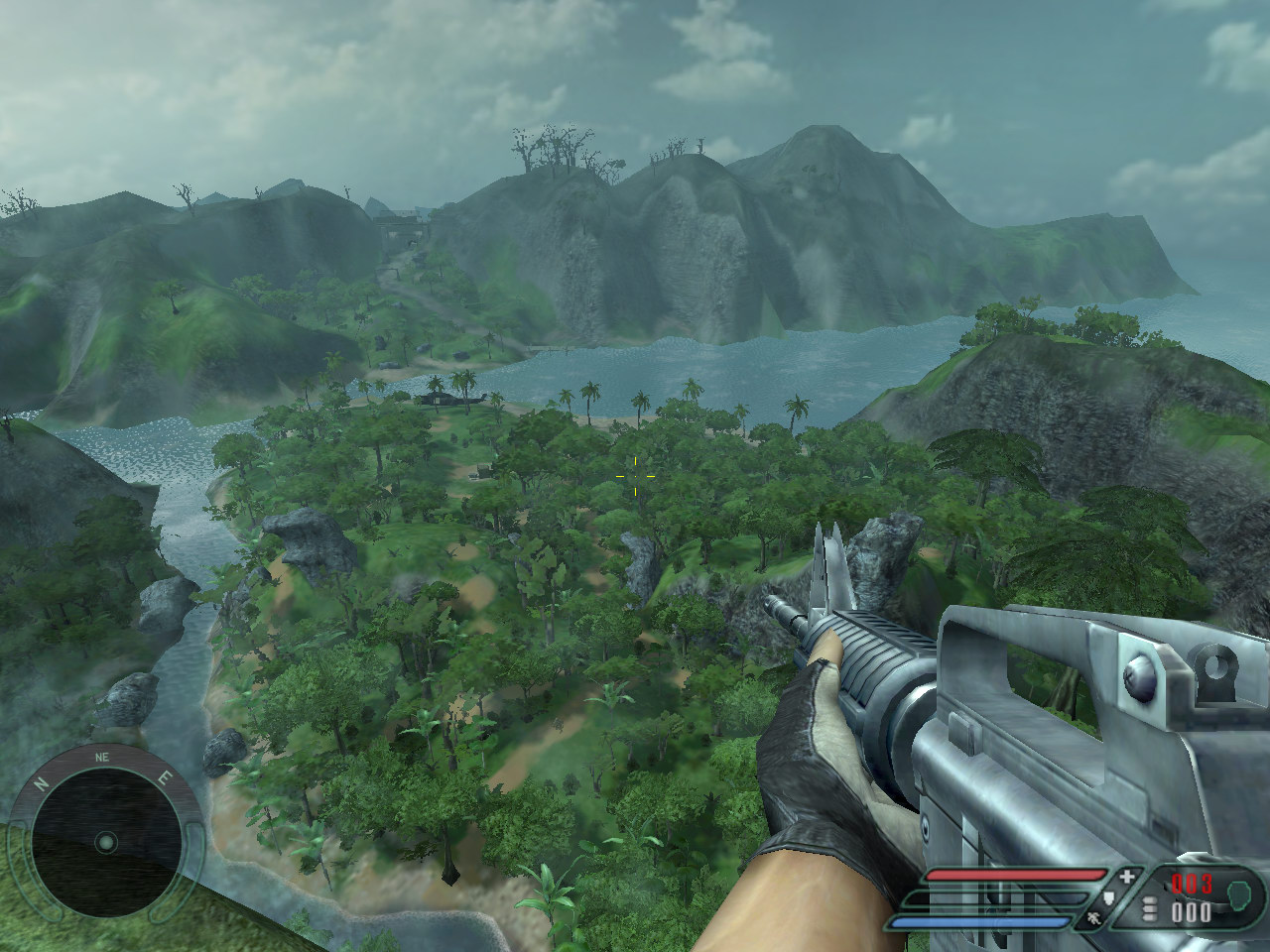Image resolution: width=1270 pixels, height=952 pixels.
Task: Click the circular radar minimap
Action: 105,842
